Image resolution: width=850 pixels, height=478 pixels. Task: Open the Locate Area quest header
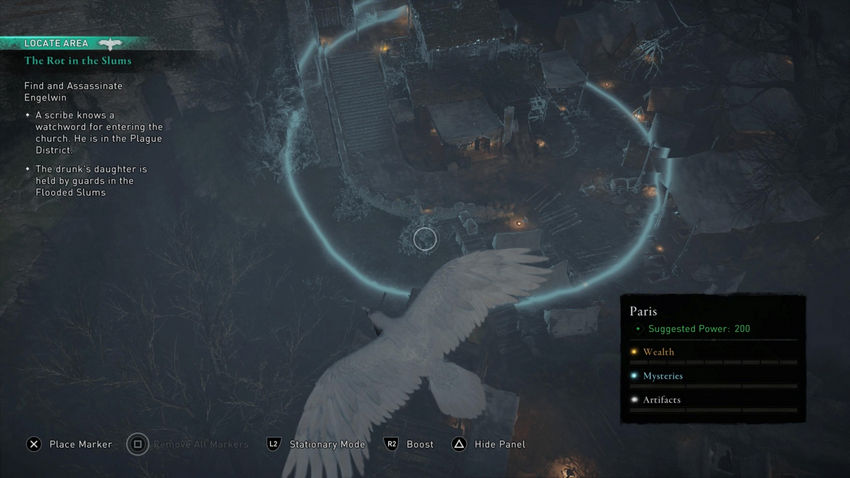point(60,44)
